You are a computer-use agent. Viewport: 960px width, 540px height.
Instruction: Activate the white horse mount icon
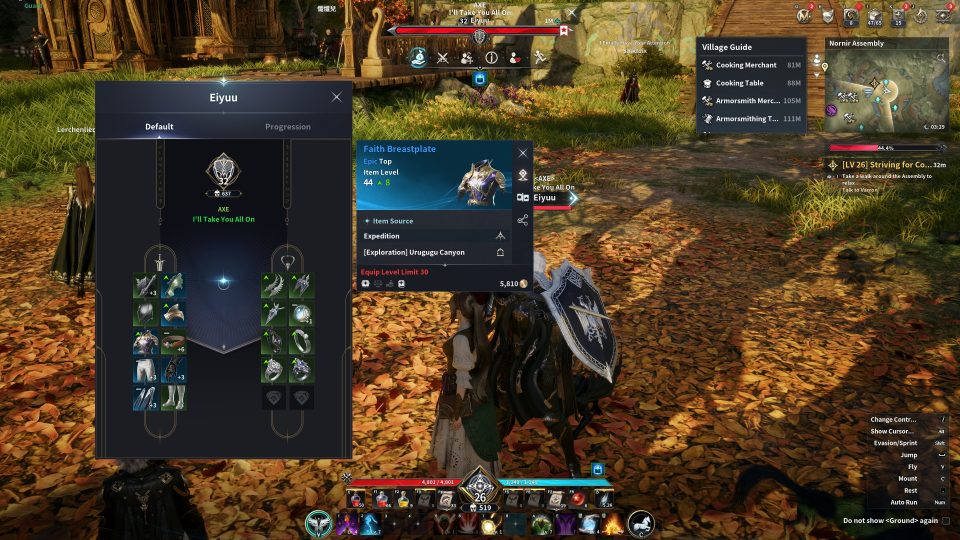(640, 522)
